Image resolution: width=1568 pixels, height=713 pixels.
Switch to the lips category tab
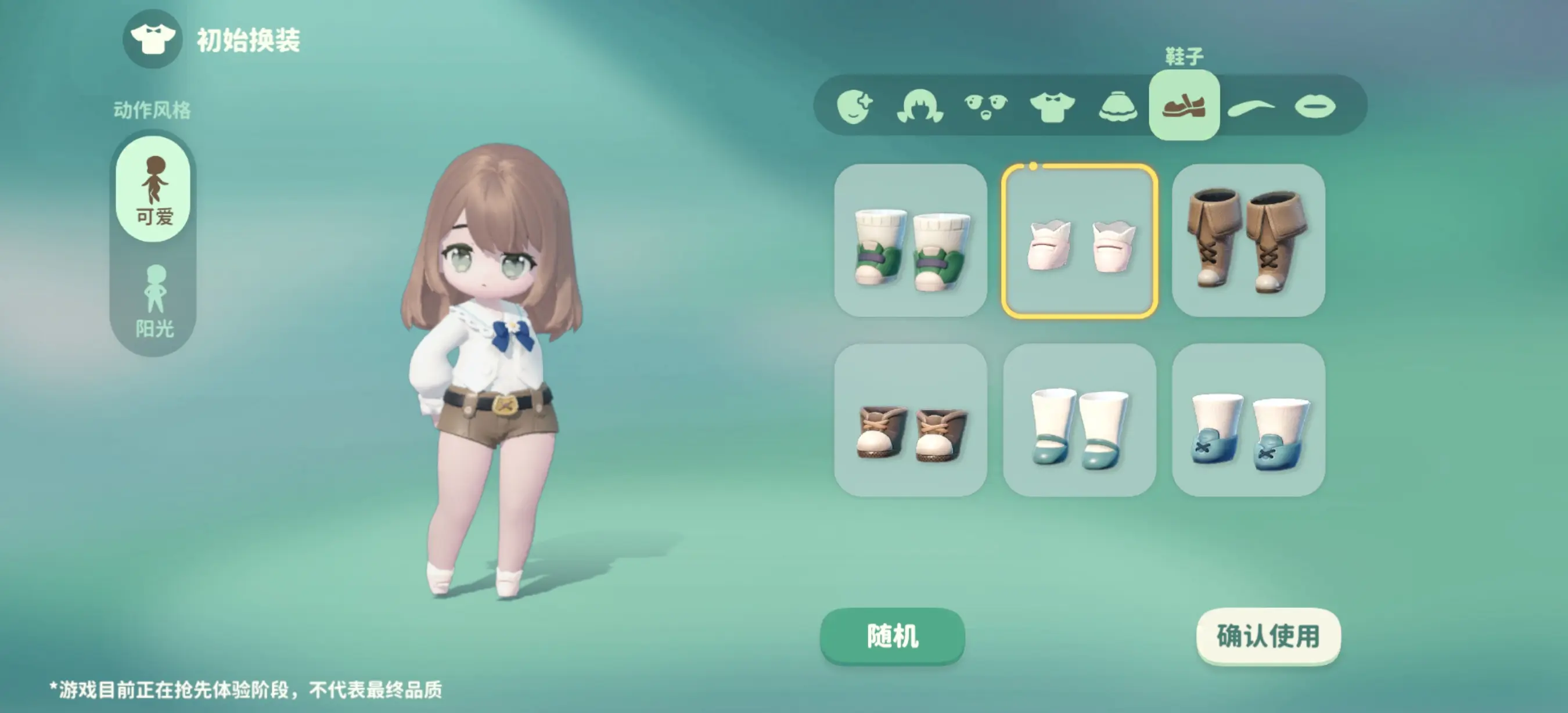point(1315,106)
